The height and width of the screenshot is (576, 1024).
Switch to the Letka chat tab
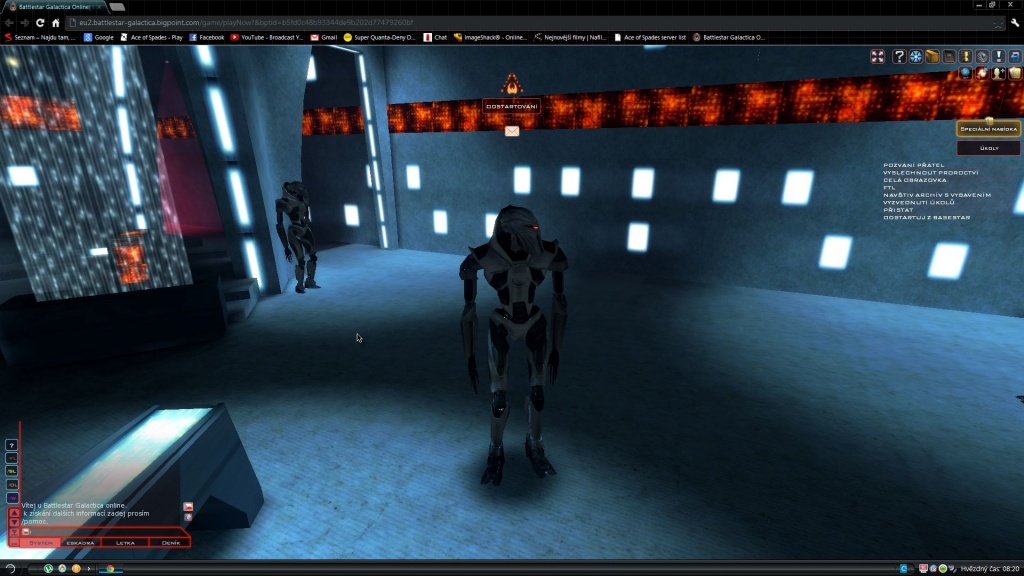(125, 542)
